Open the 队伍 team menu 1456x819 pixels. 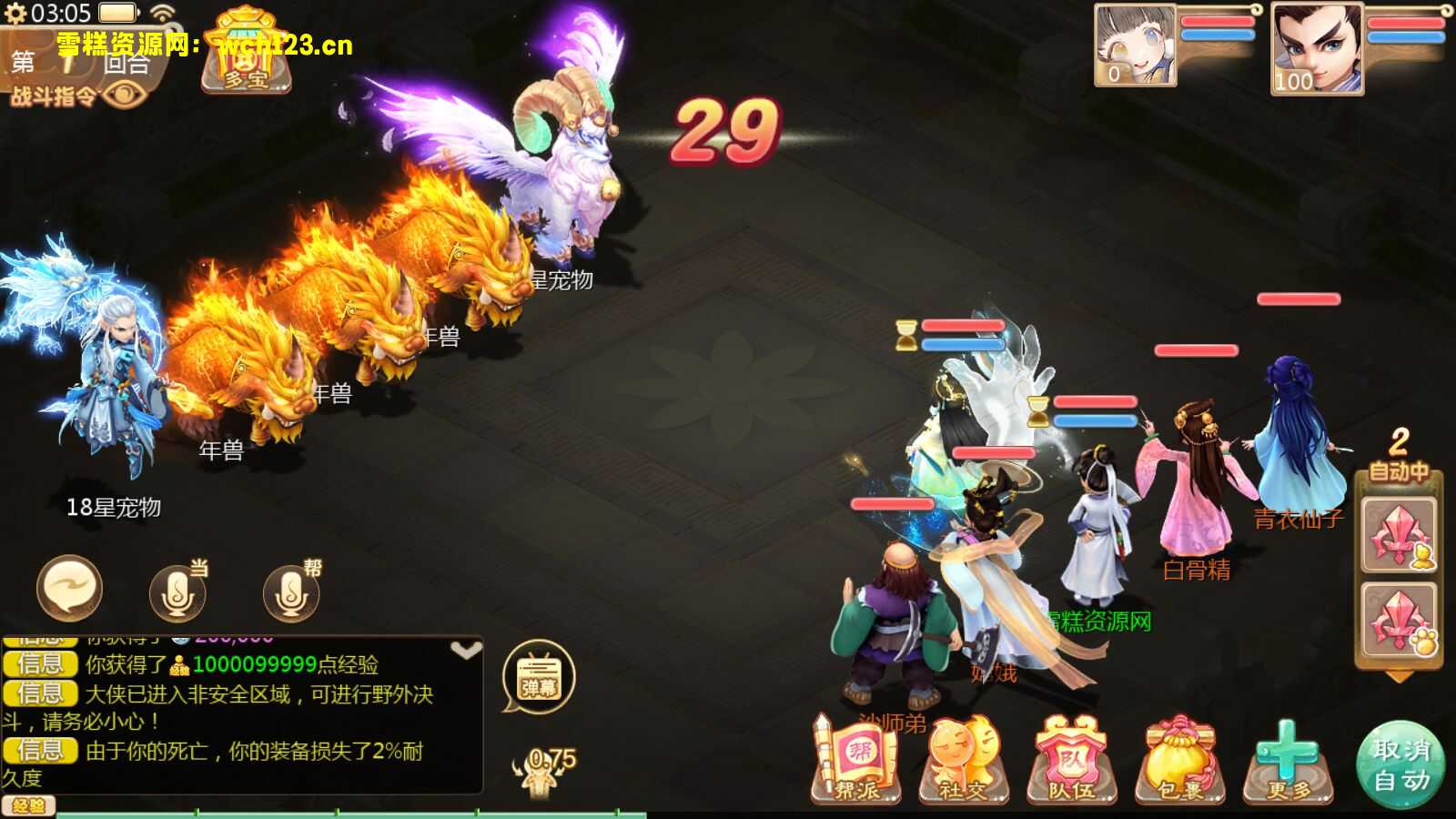click(1071, 763)
